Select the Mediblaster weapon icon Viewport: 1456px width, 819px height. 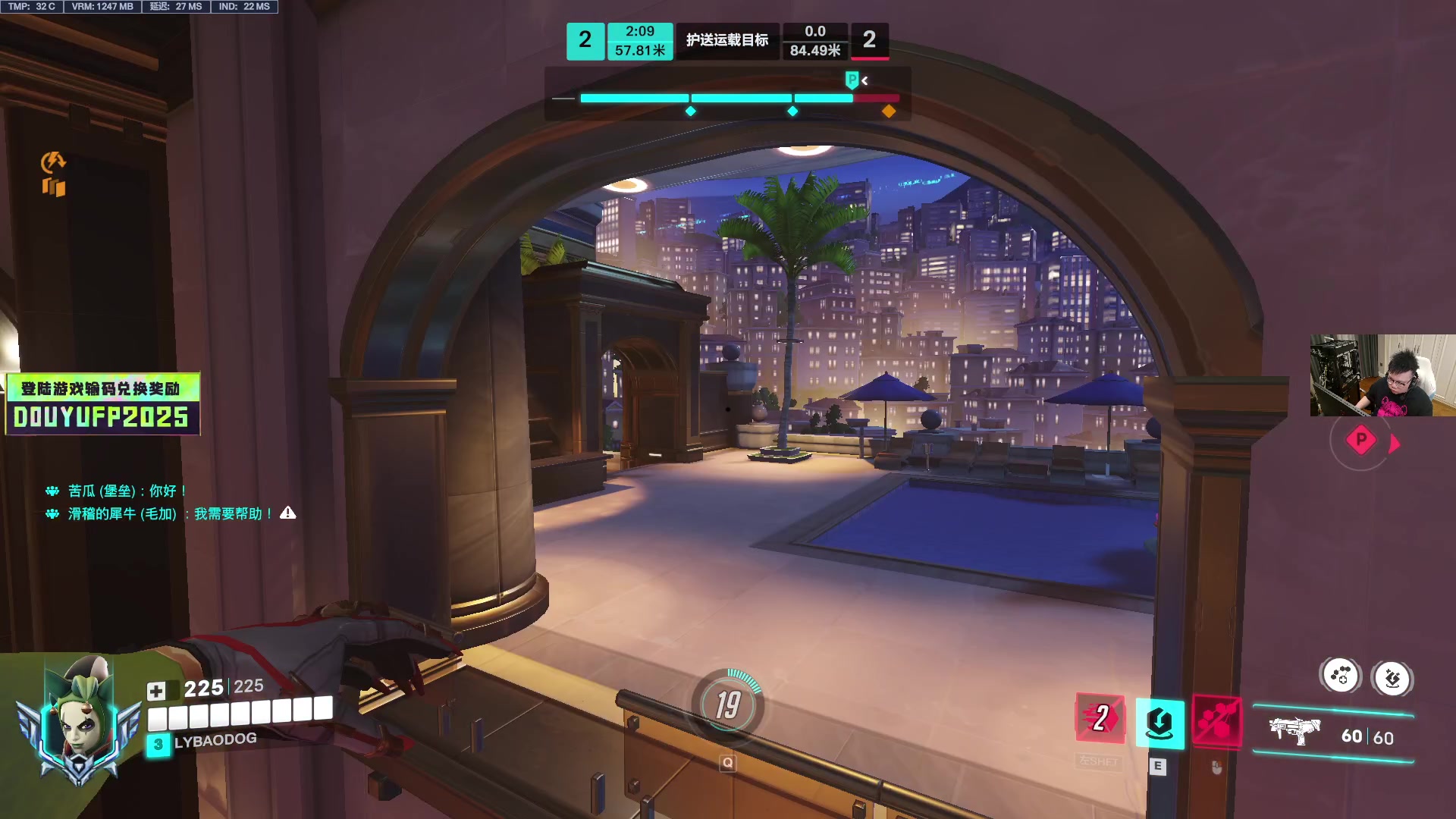[1294, 731]
